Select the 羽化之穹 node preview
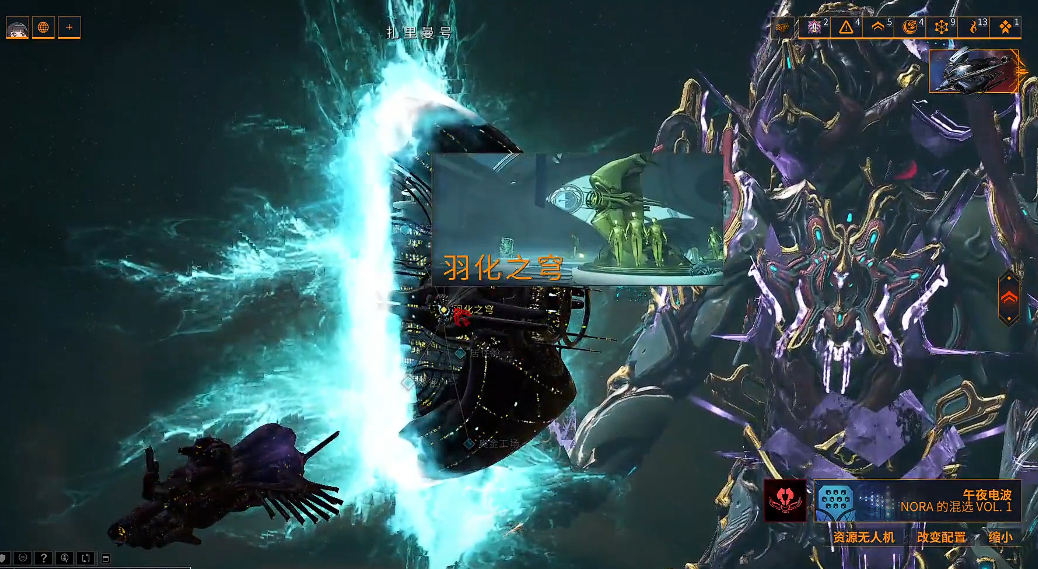Screen dimensions: 1038x569 click(577, 219)
